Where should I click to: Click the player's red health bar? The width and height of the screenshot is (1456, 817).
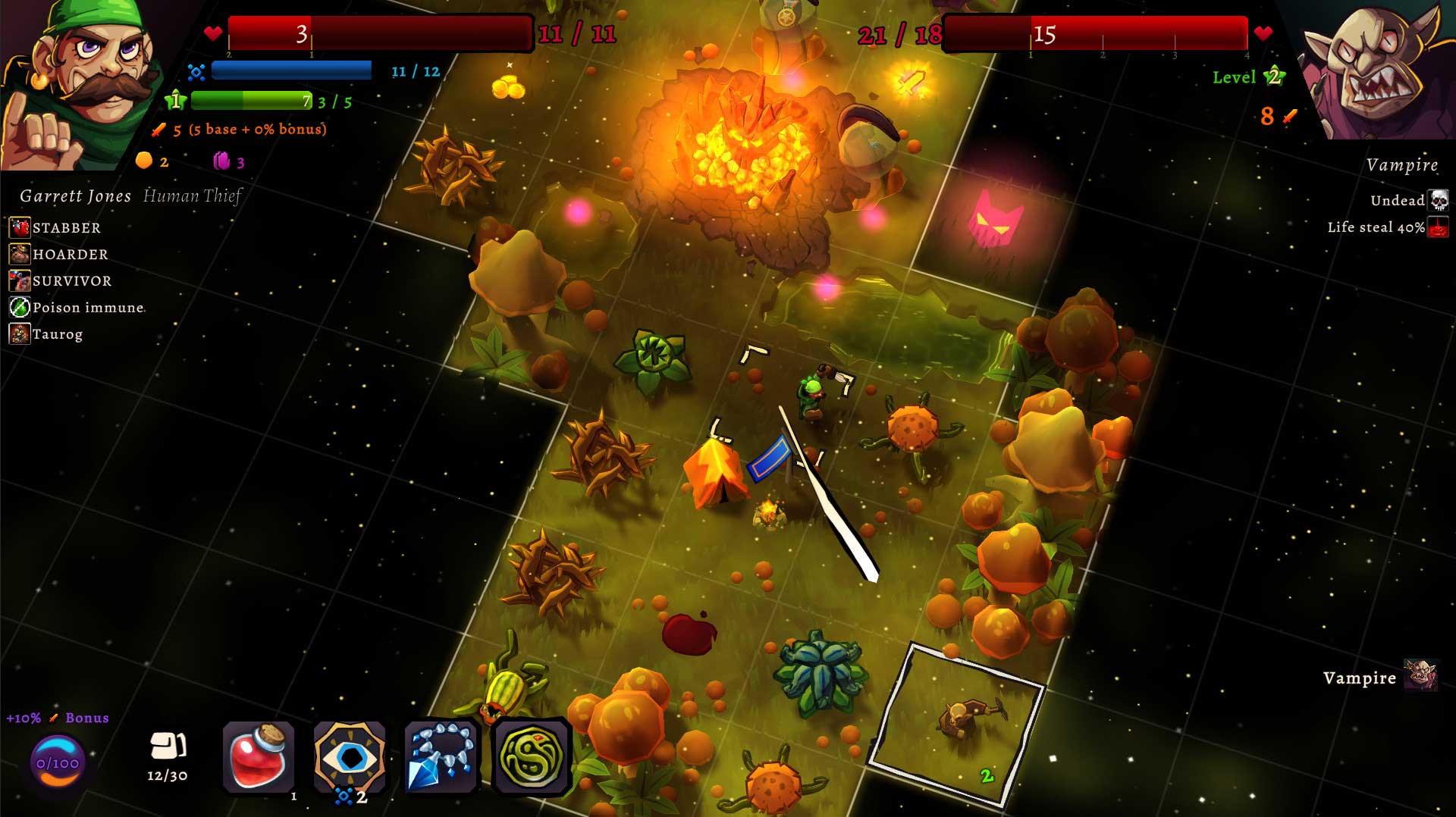click(378, 32)
